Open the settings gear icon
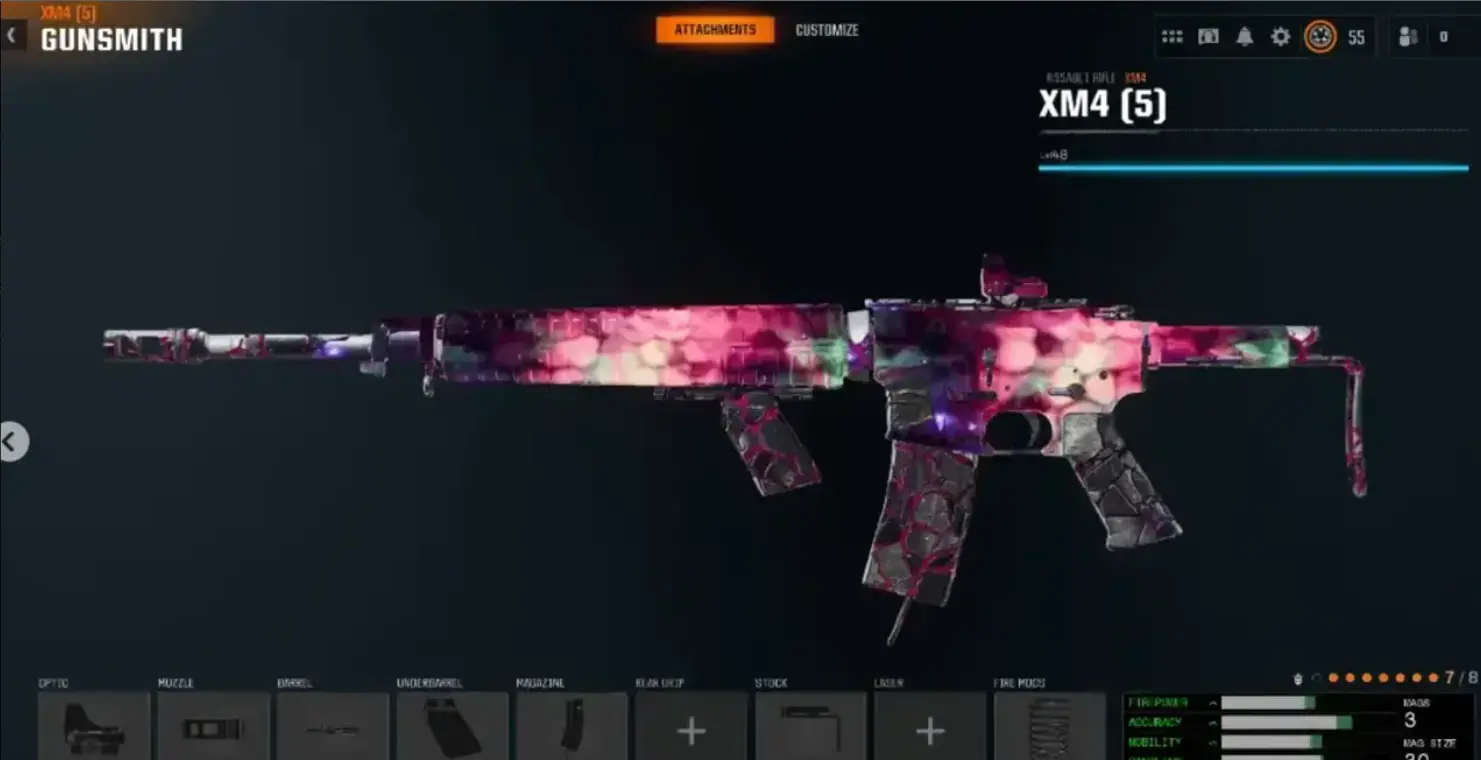Viewport: 1481px width, 760px height. pyautogui.click(x=1281, y=36)
